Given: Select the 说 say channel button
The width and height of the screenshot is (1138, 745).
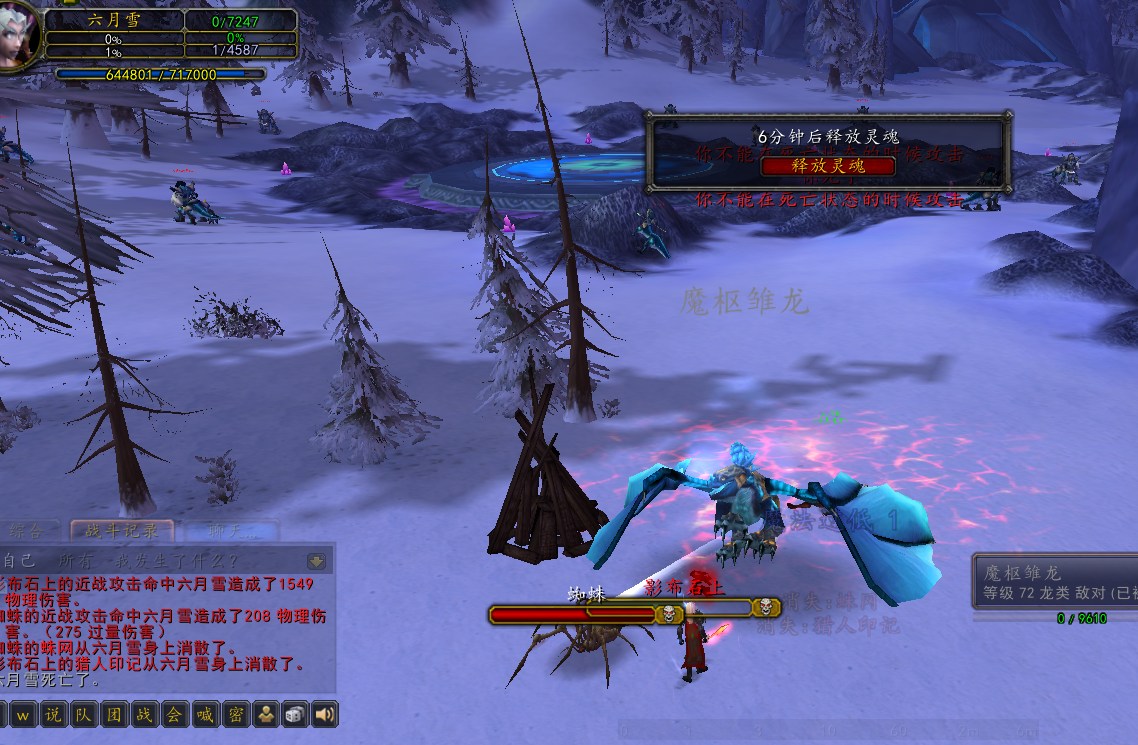Looking at the screenshot, I should coord(53,714).
